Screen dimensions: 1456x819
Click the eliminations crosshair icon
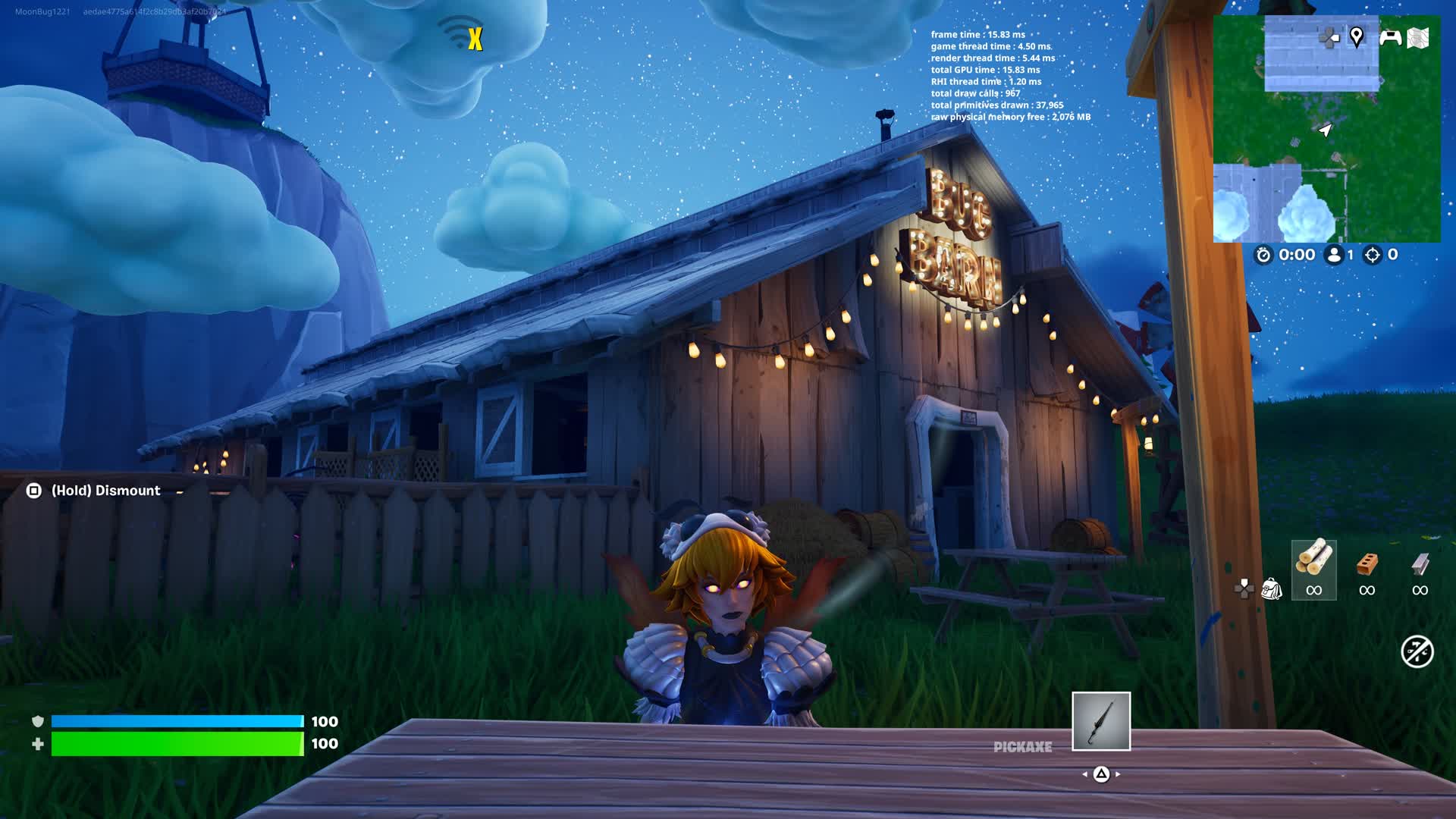click(x=1371, y=256)
